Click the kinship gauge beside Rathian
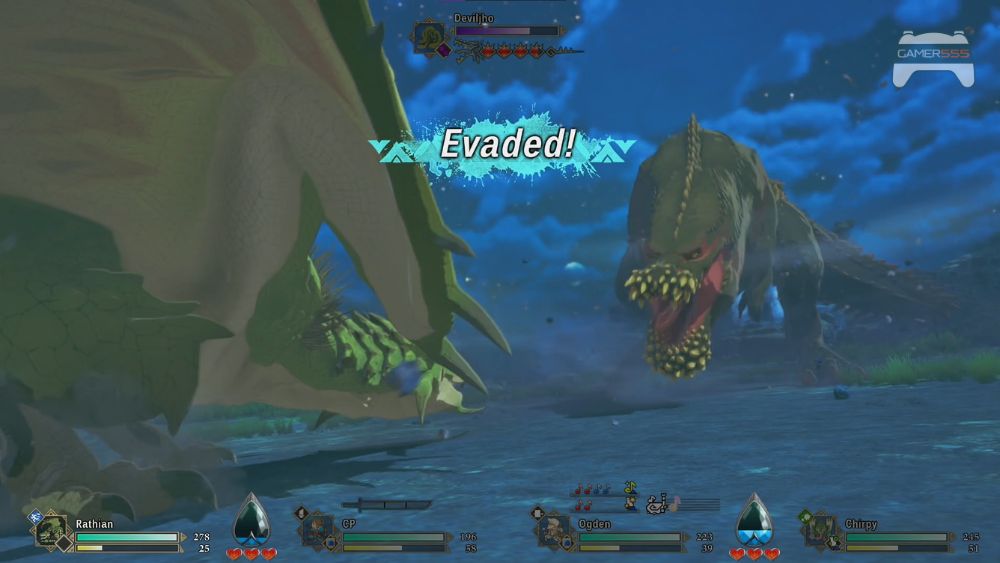This screenshot has height=563, width=1000. 251,522
